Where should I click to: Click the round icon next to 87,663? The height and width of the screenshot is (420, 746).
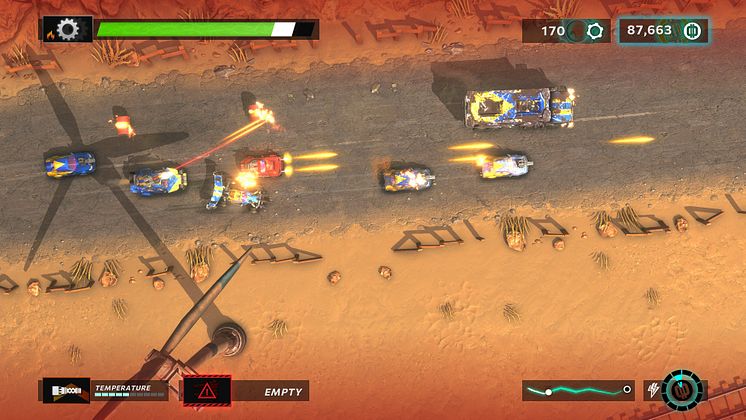tap(691, 31)
